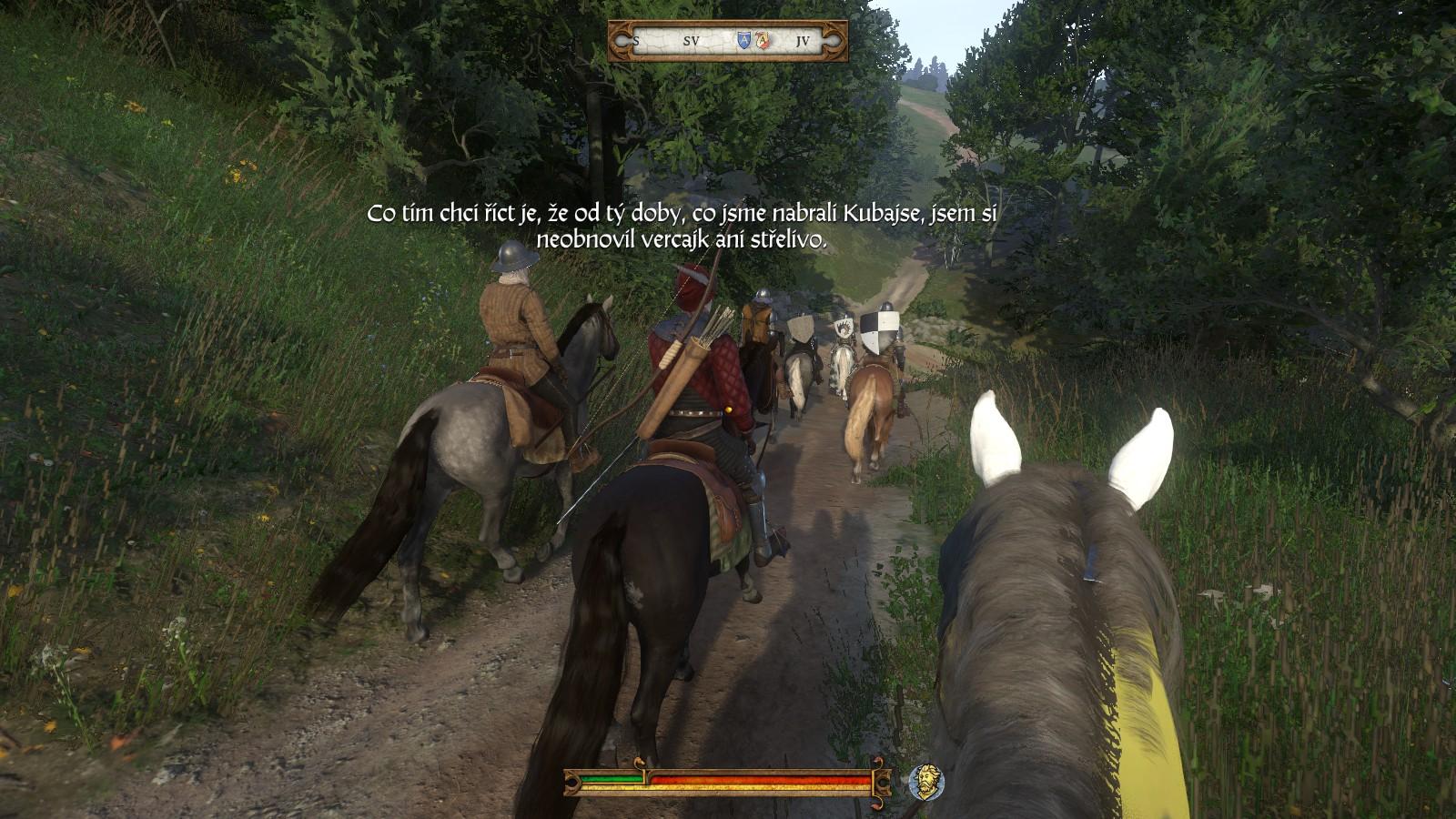This screenshot has height=819, width=1456.
Task: Select the horse head portrait icon
Action: tap(925, 782)
